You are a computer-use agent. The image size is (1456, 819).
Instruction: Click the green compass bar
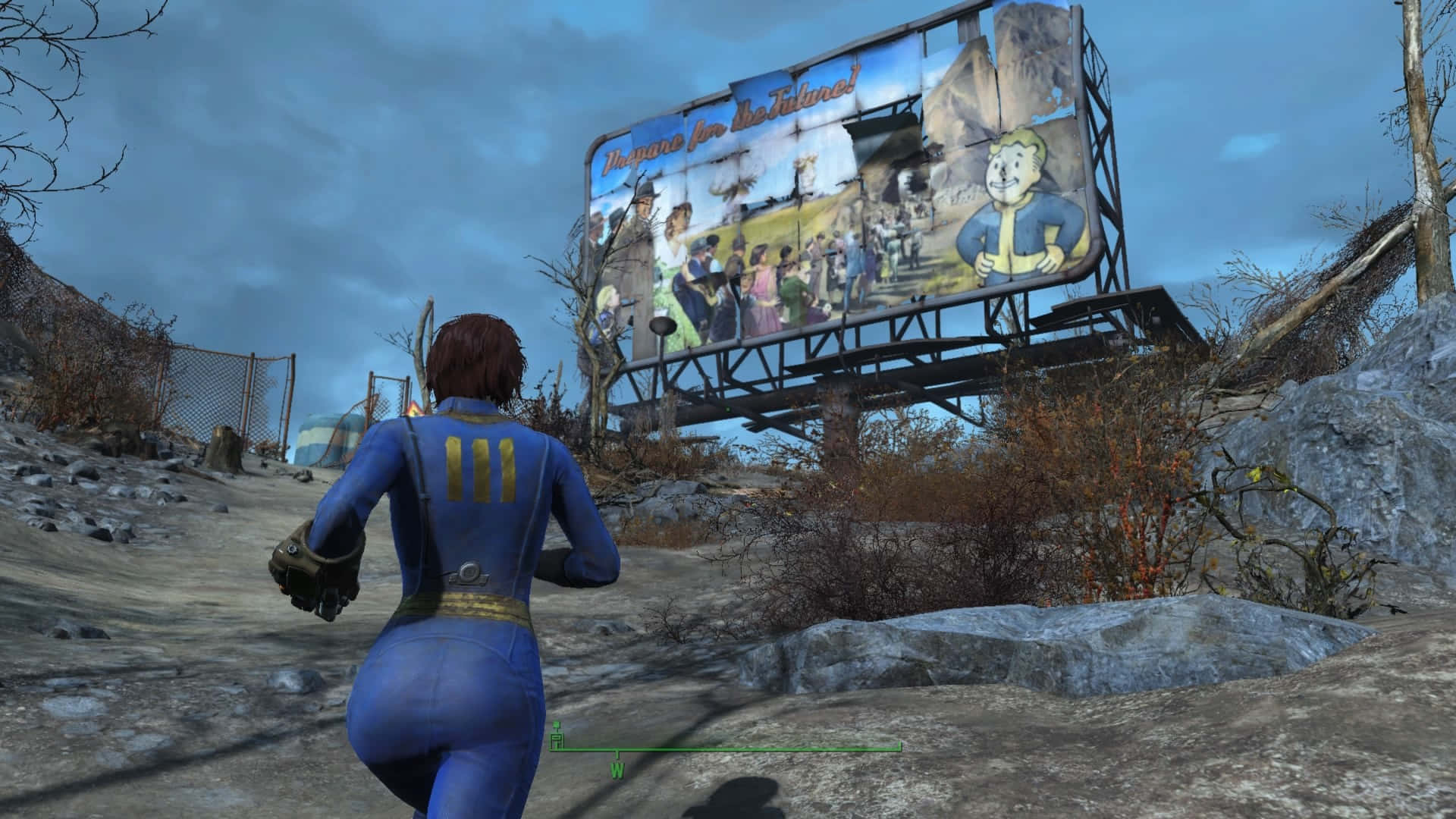[x=758, y=749]
